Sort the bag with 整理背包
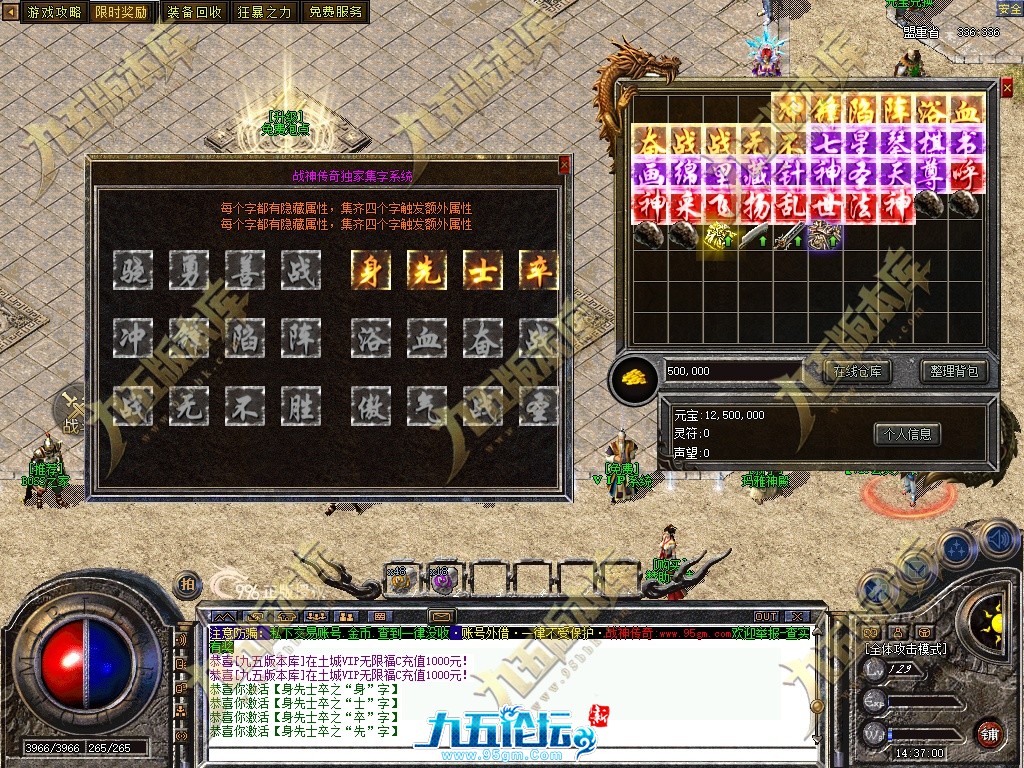 click(x=953, y=371)
